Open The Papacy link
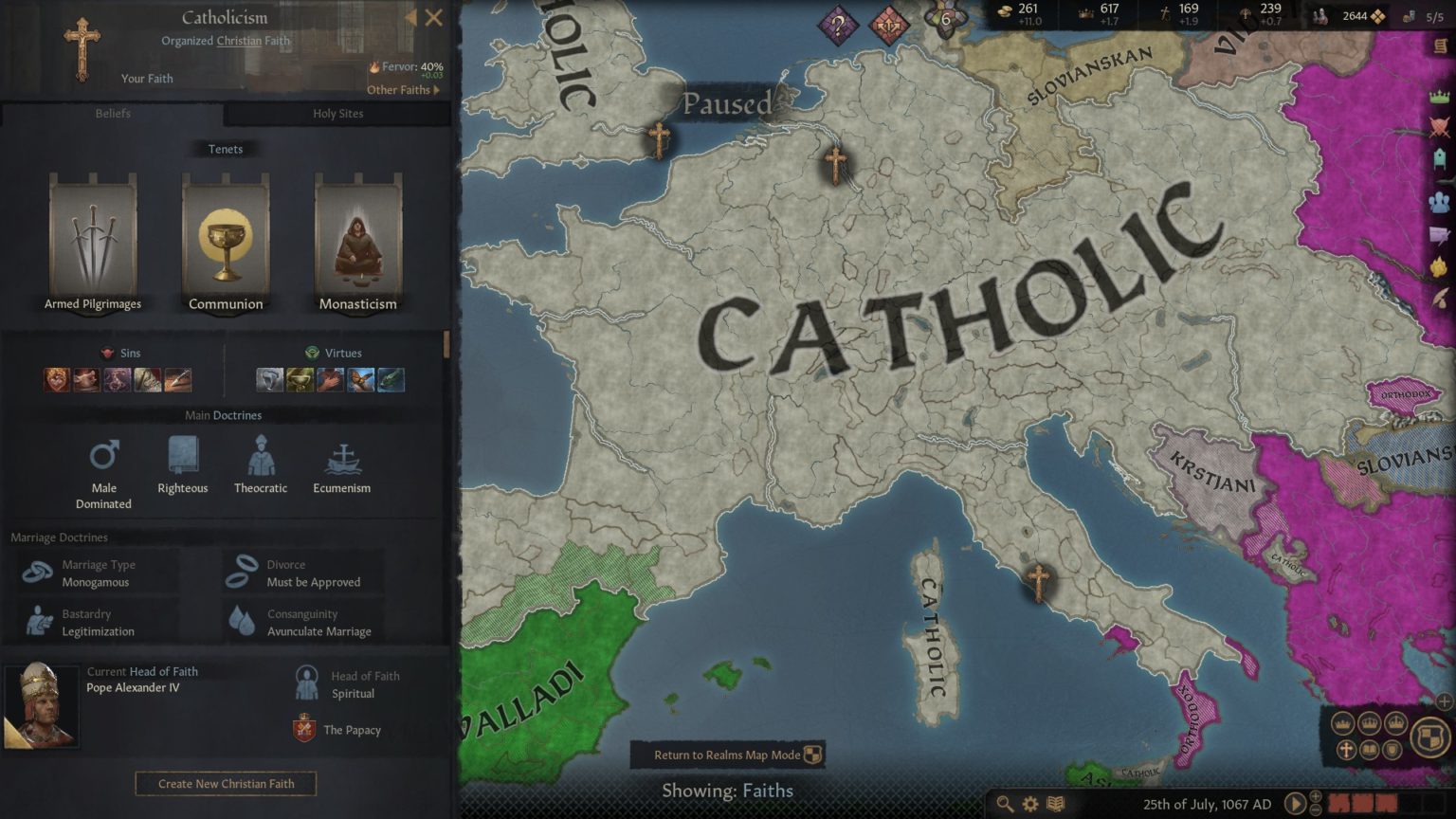This screenshot has height=819, width=1456. tap(351, 730)
